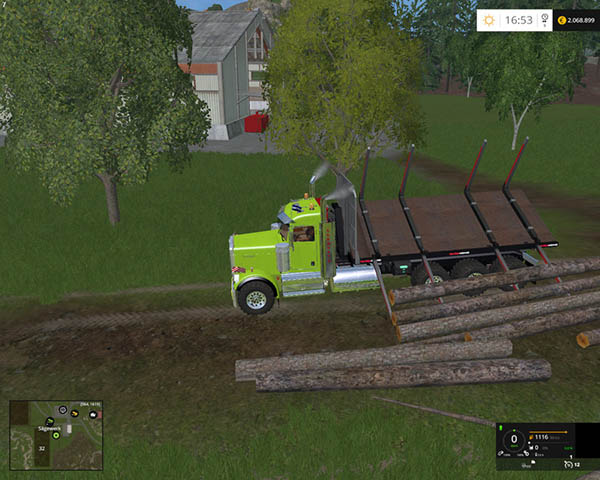
Task: Toggle the cruise control icon
Action: pos(567,464)
